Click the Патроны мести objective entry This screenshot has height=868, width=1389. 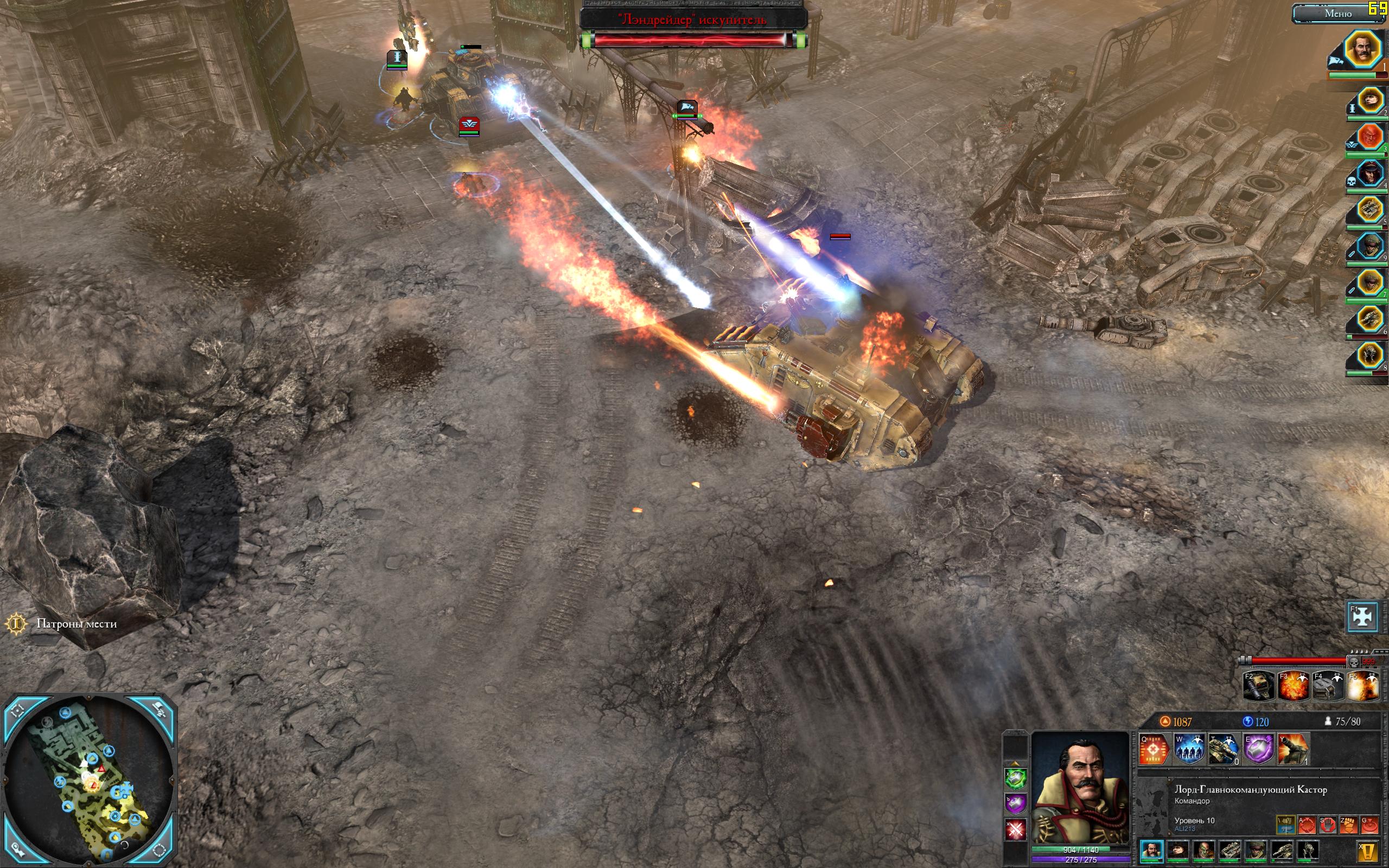click(x=77, y=624)
